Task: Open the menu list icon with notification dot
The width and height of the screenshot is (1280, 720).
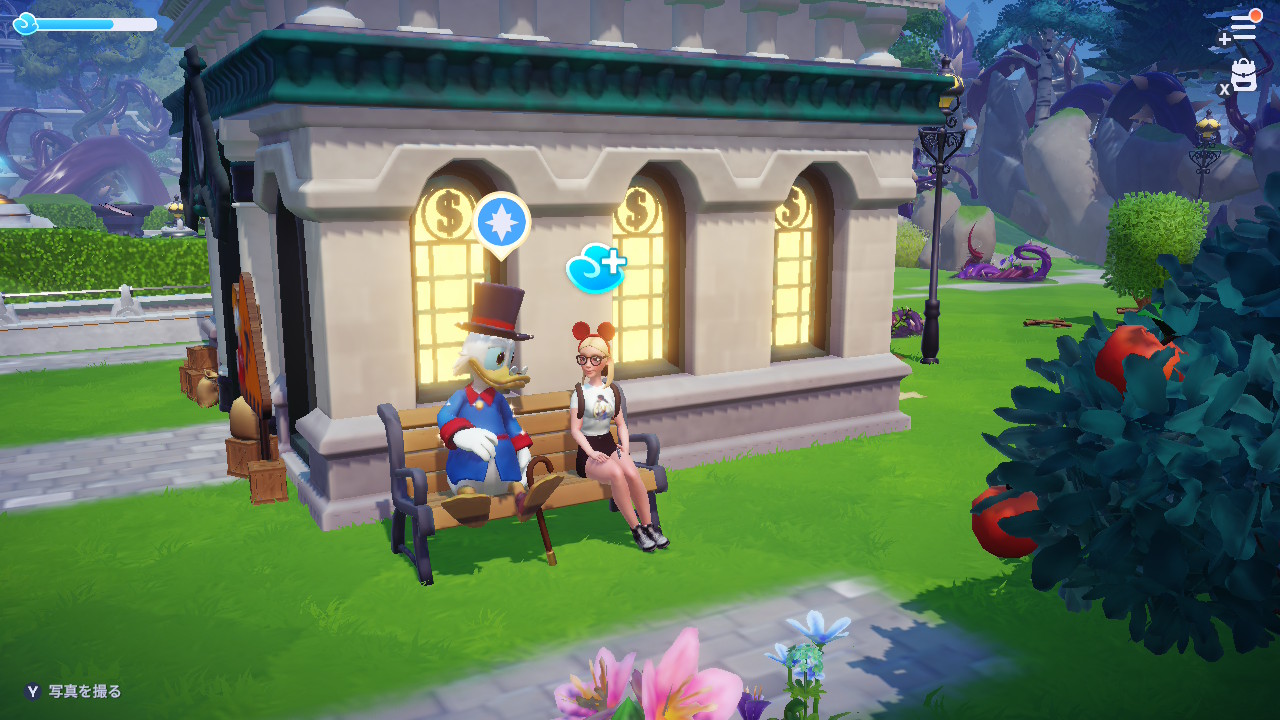Action: (x=1242, y=27)
